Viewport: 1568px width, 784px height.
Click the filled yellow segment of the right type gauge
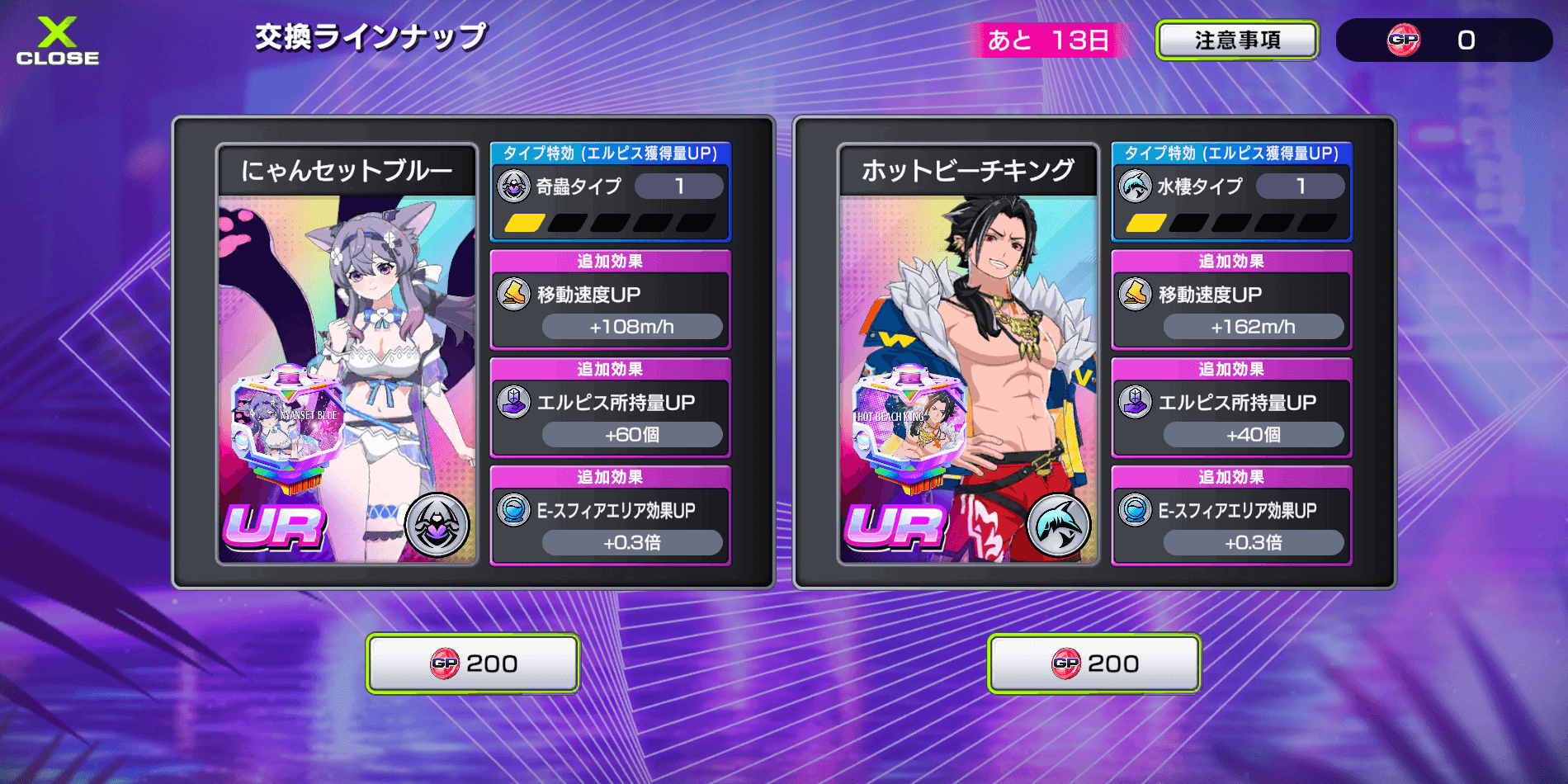coord(1145,223)
